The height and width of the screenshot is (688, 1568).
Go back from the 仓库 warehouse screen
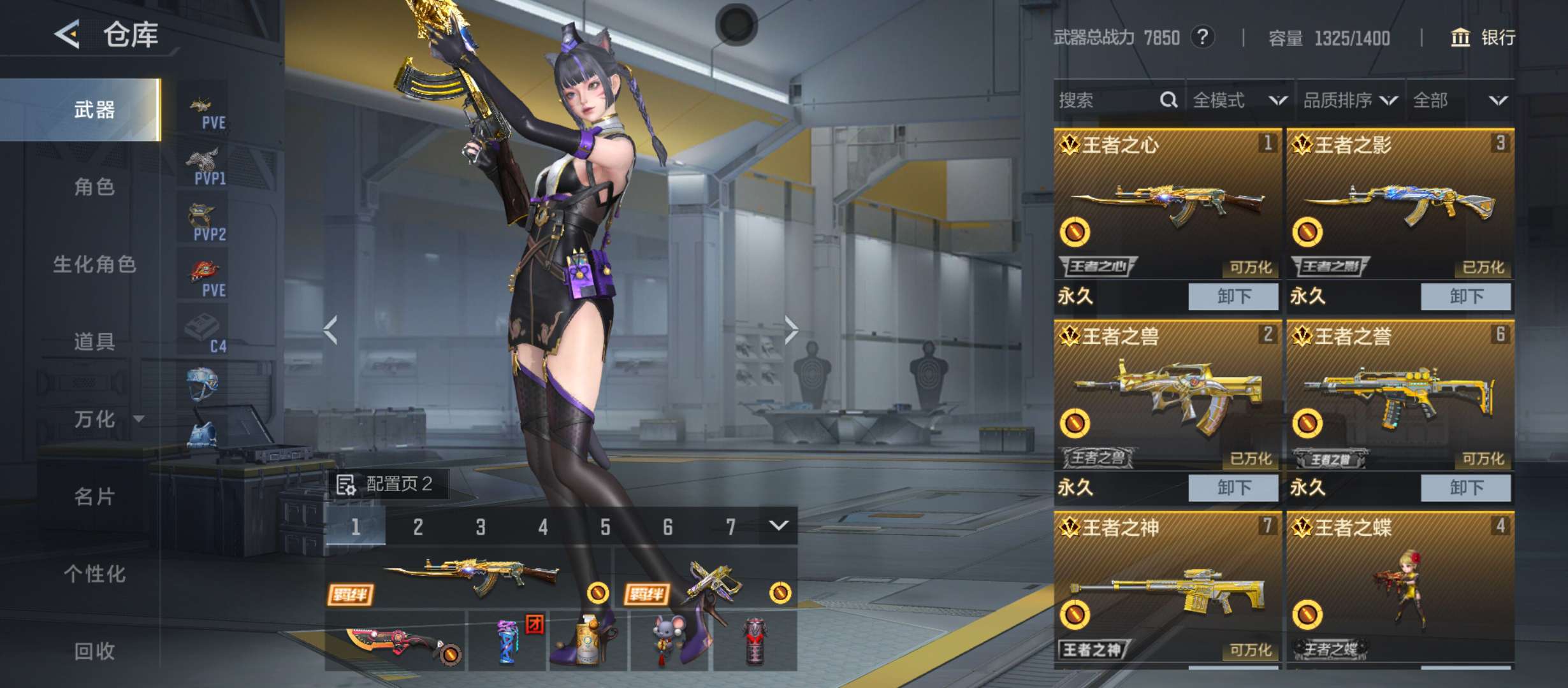pos(68,34)
